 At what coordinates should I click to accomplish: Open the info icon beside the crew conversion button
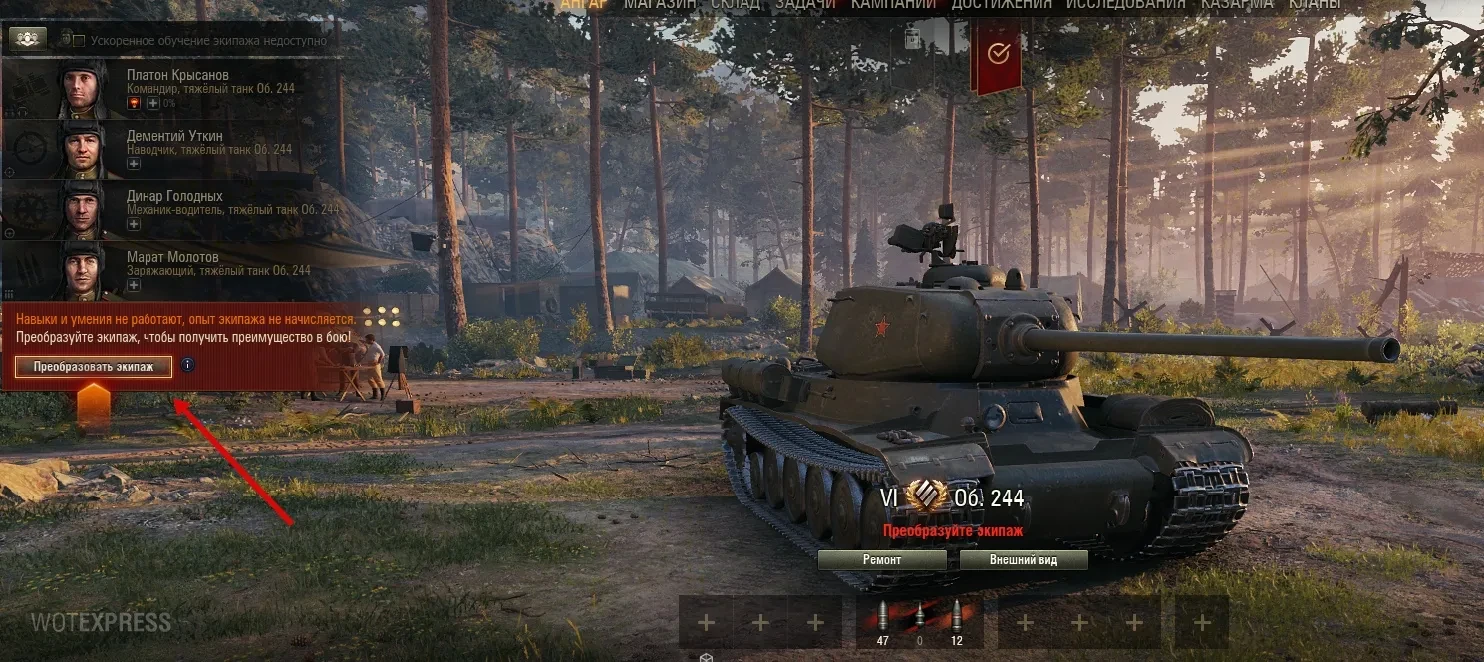pyautogui.click(x=187, y=365)
